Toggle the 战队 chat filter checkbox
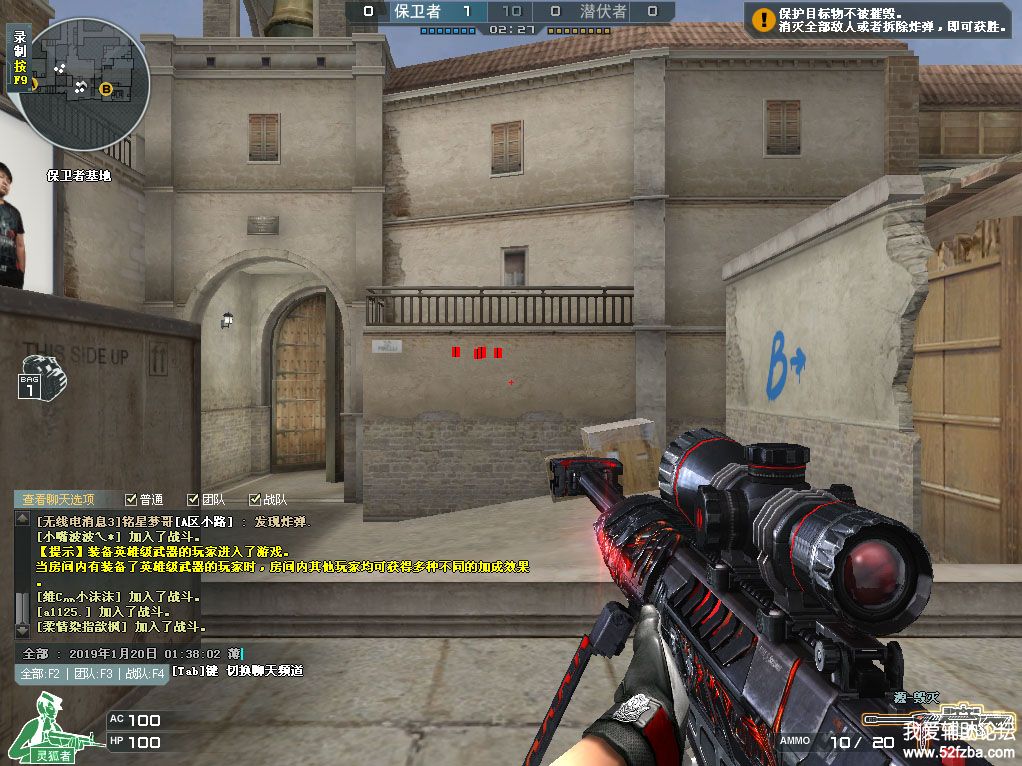This screenshot has width=1022, height=766. (x=254, y=499)
